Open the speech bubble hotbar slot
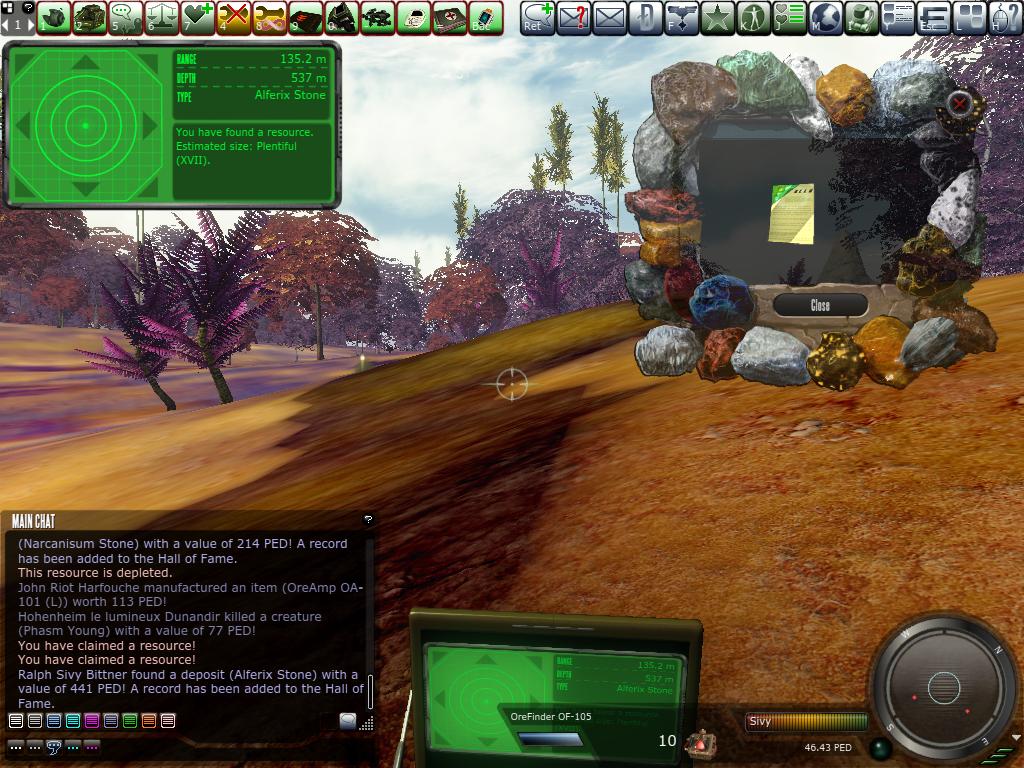1024x768 pixels. coord(125,17)
